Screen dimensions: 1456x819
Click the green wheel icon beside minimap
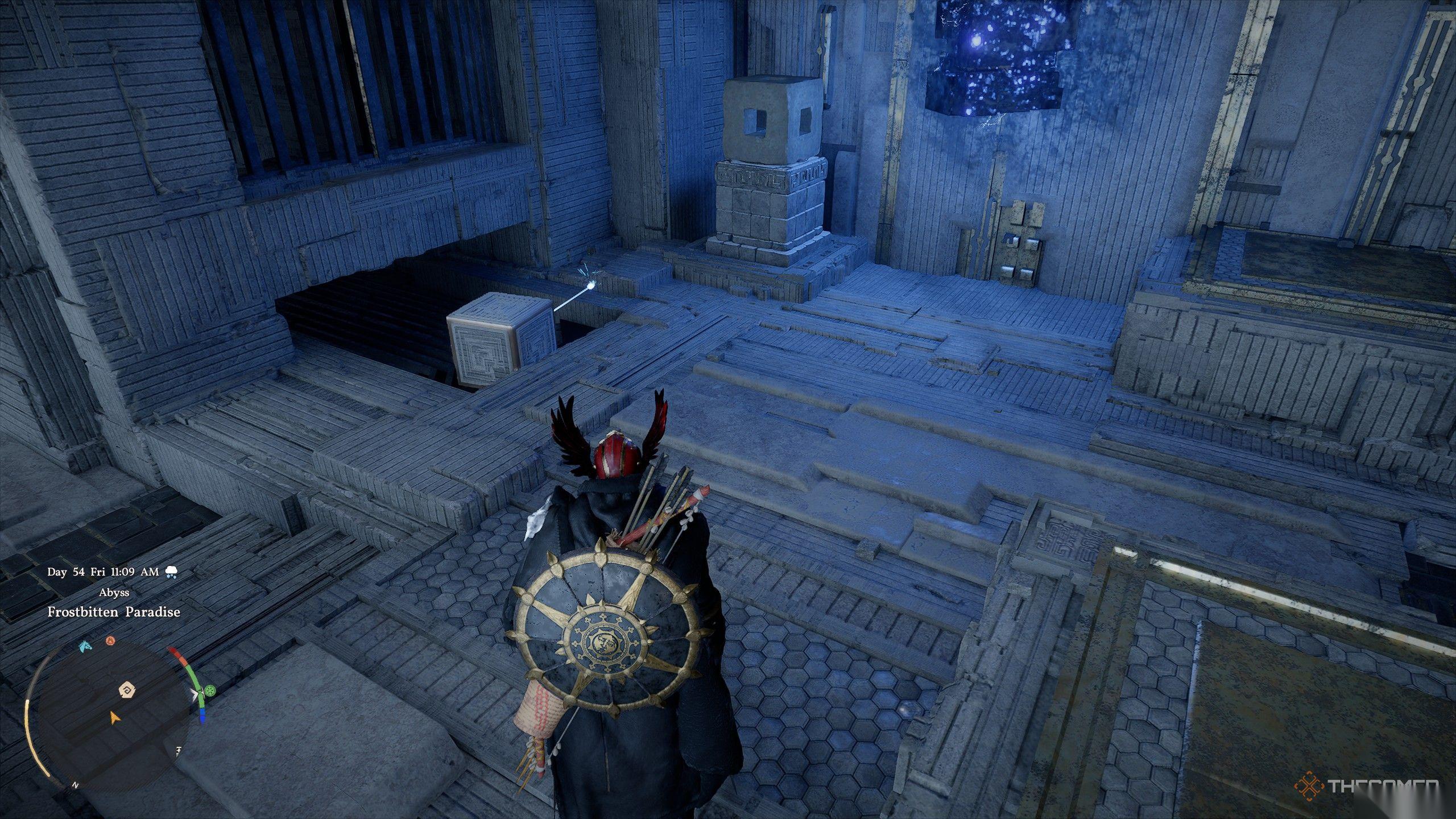click(x=211, y=692)
